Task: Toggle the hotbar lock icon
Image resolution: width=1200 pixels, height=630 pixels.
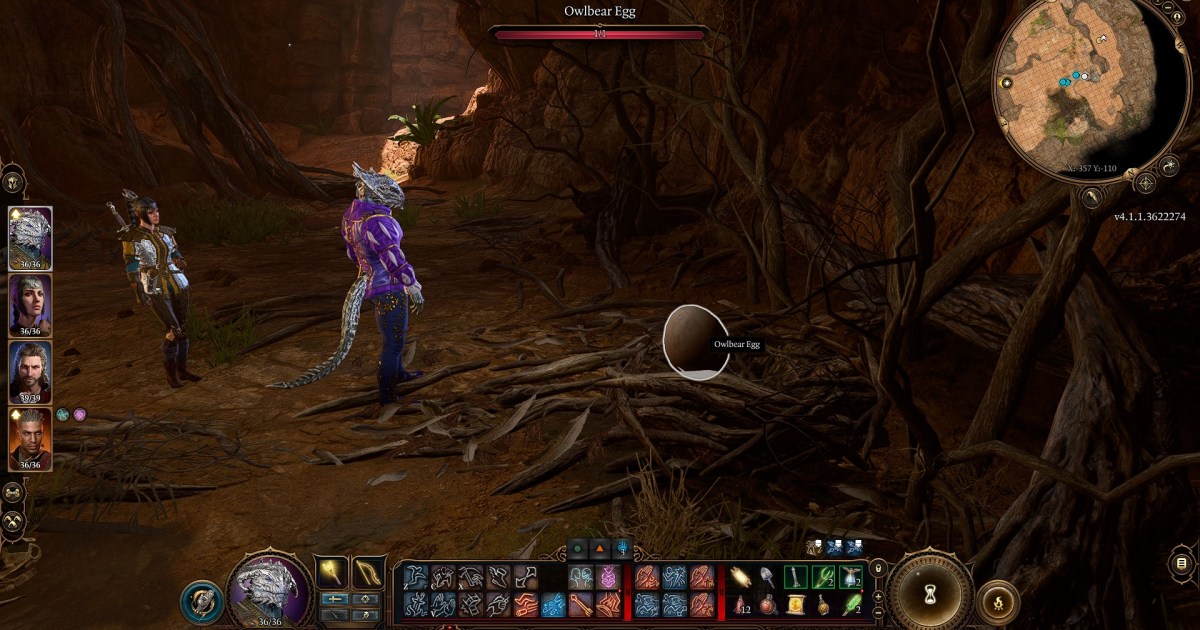Action: (878, 569)
